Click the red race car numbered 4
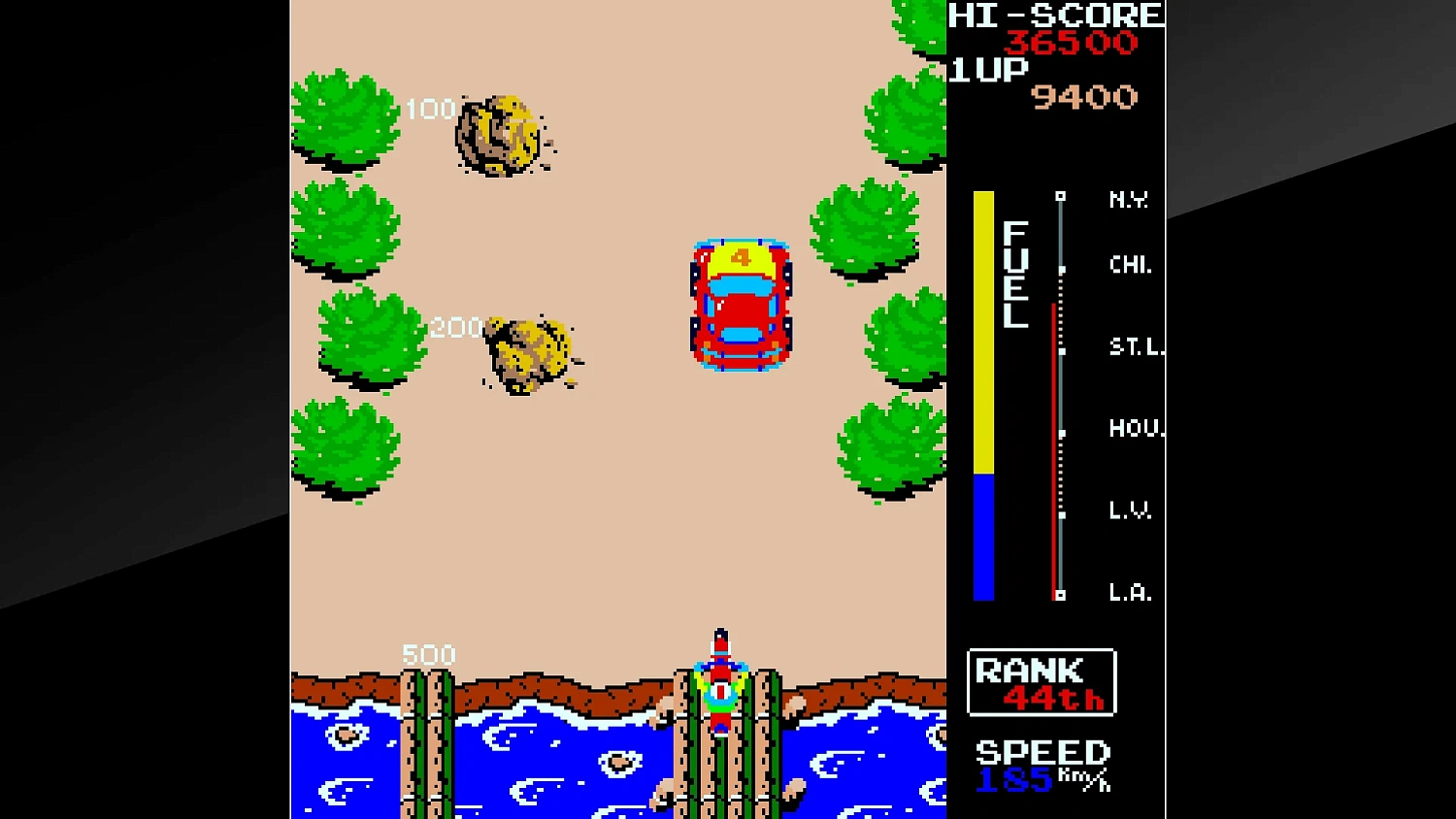This screenshot has width=1456, height=819. (740, 303)
